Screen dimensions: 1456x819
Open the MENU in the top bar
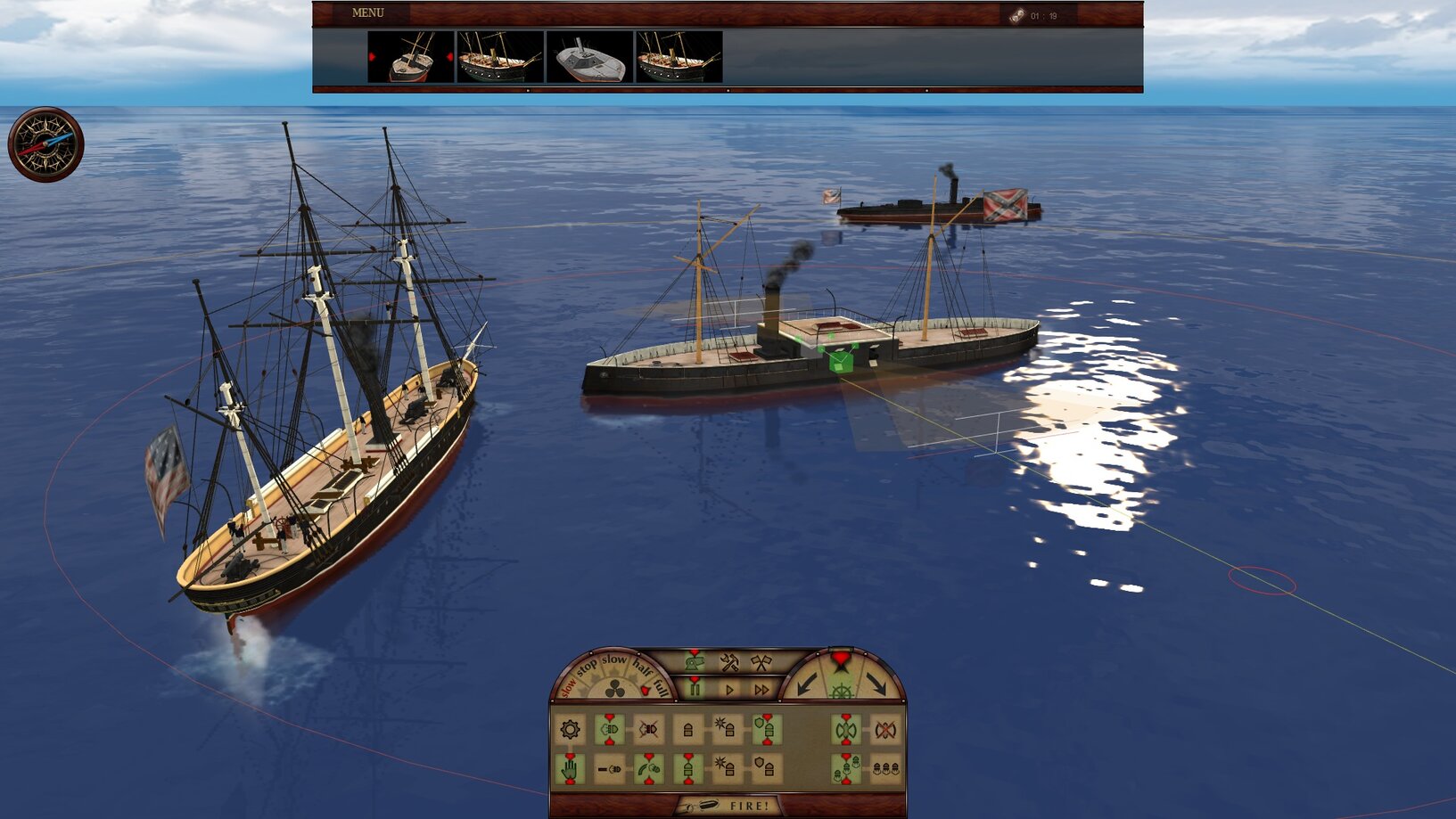tap(367, 13)
